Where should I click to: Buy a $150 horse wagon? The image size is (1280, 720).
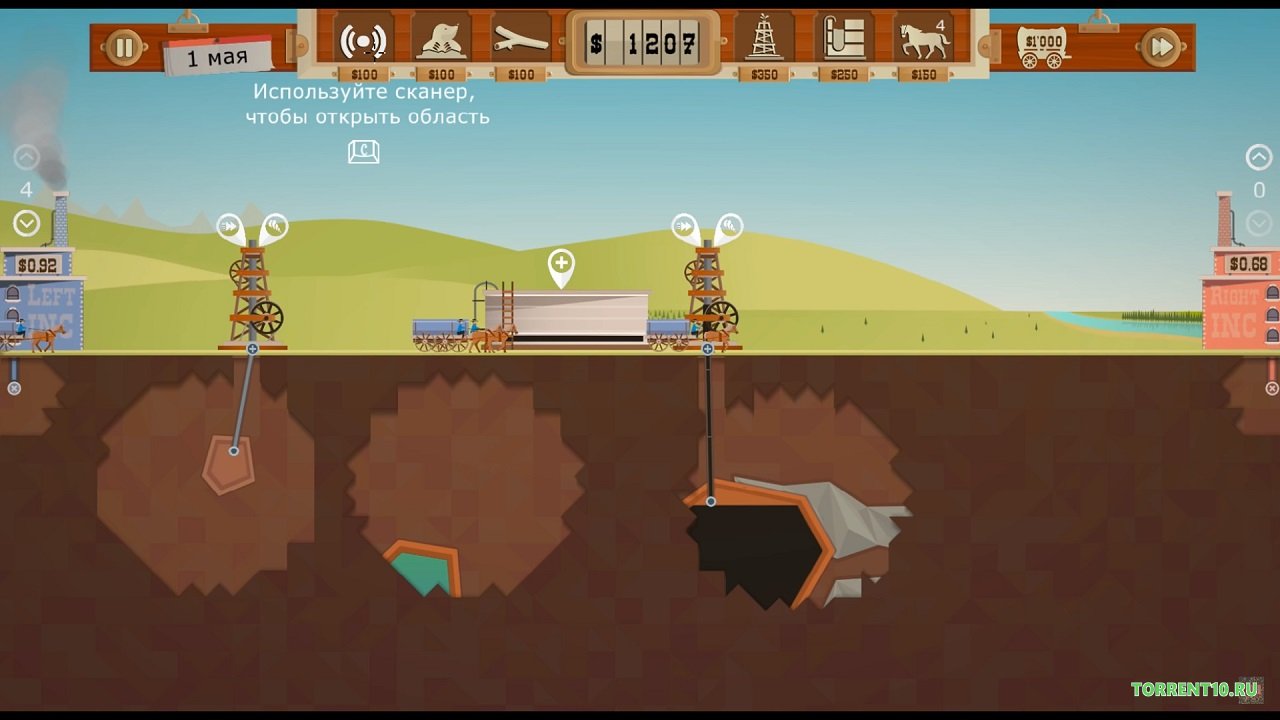(x=922, y=42)
